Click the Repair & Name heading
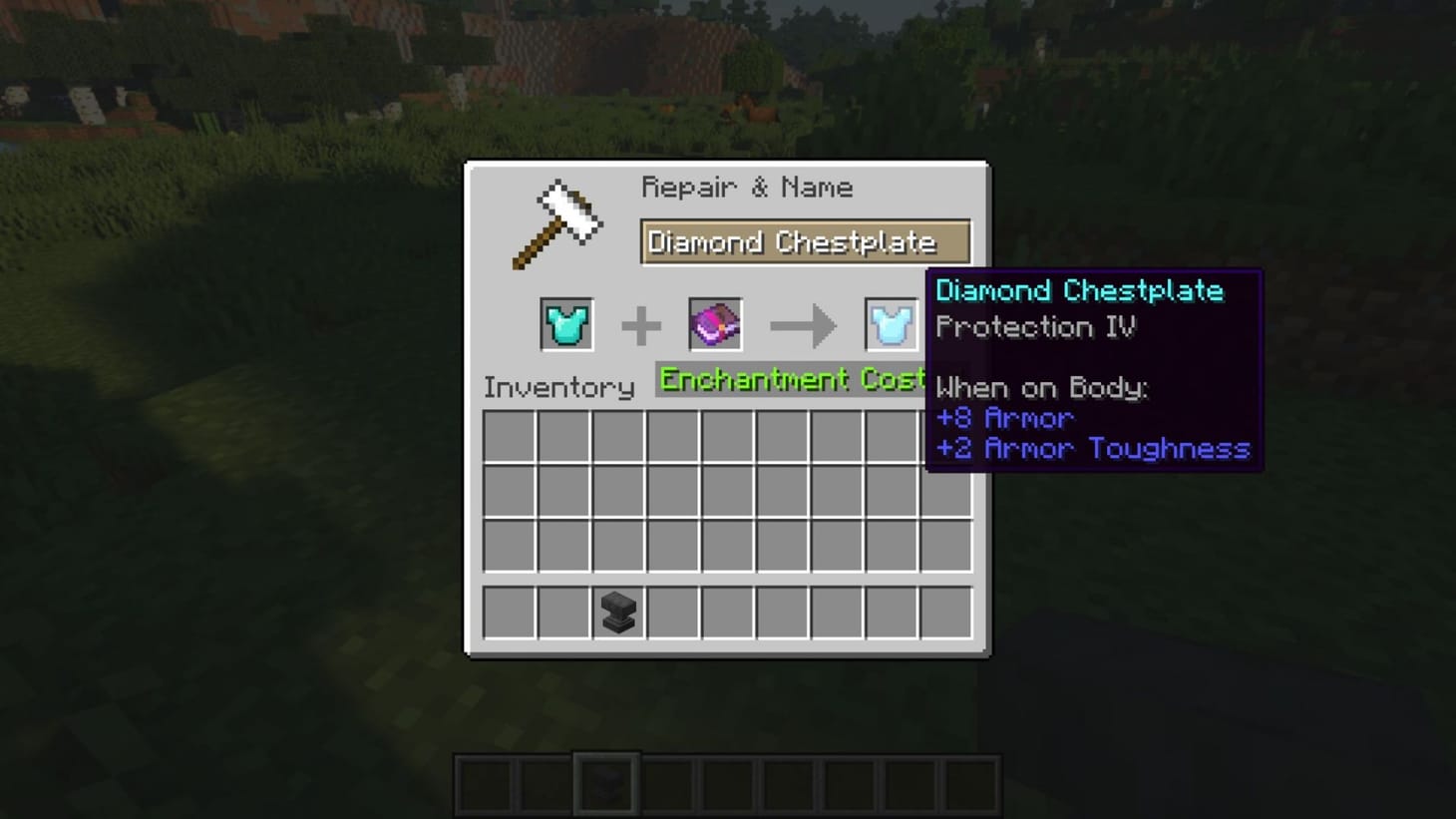 (749, 187)
